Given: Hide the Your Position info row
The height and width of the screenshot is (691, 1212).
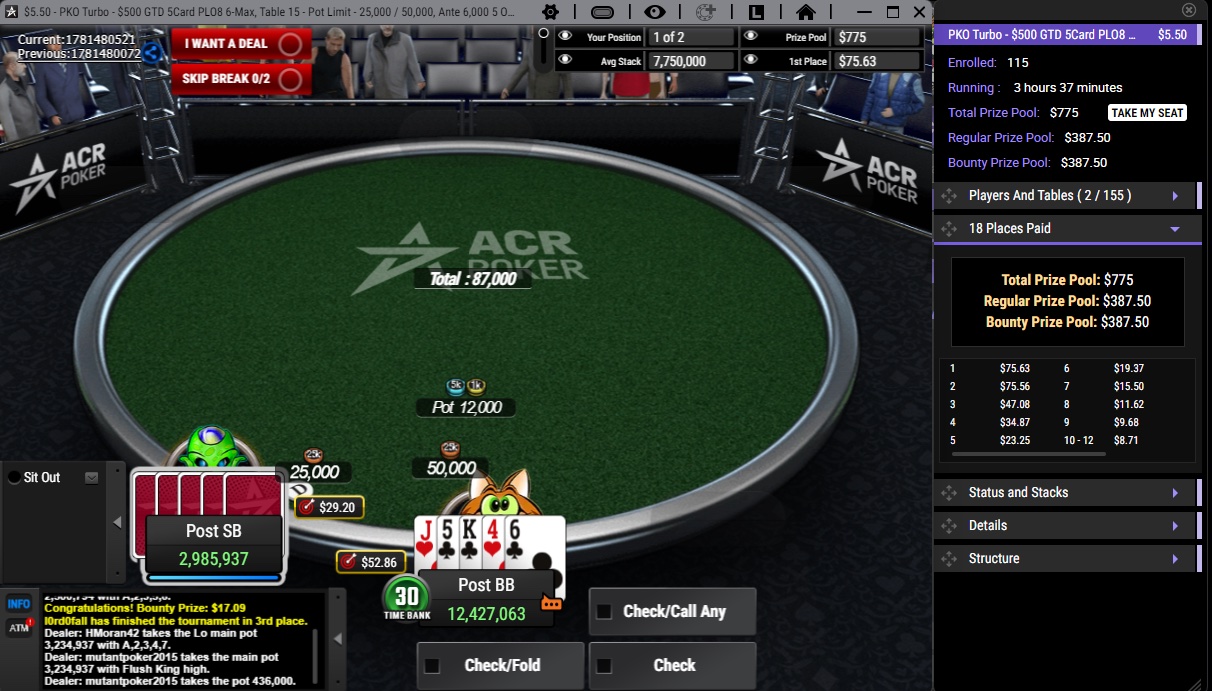Looking at the screenshot, I should pos(565,37).
